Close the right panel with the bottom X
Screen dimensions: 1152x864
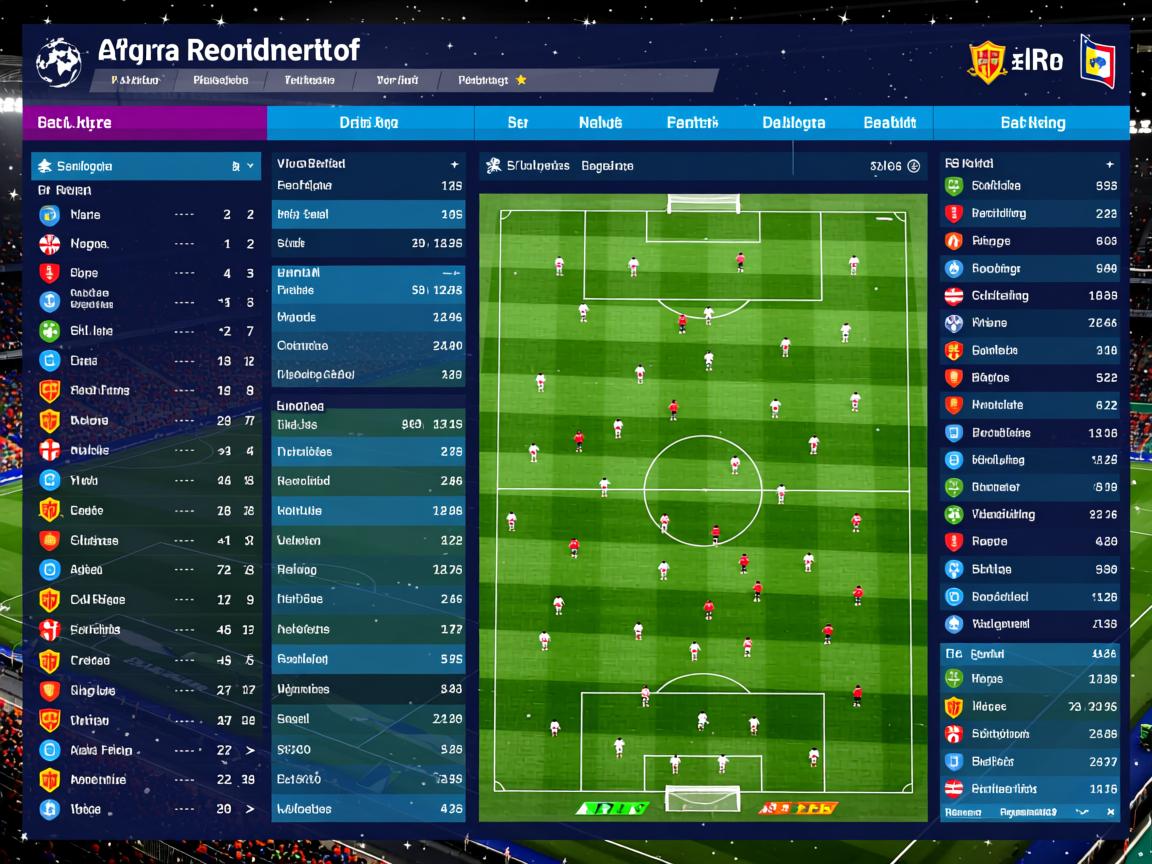[1110, 813]
